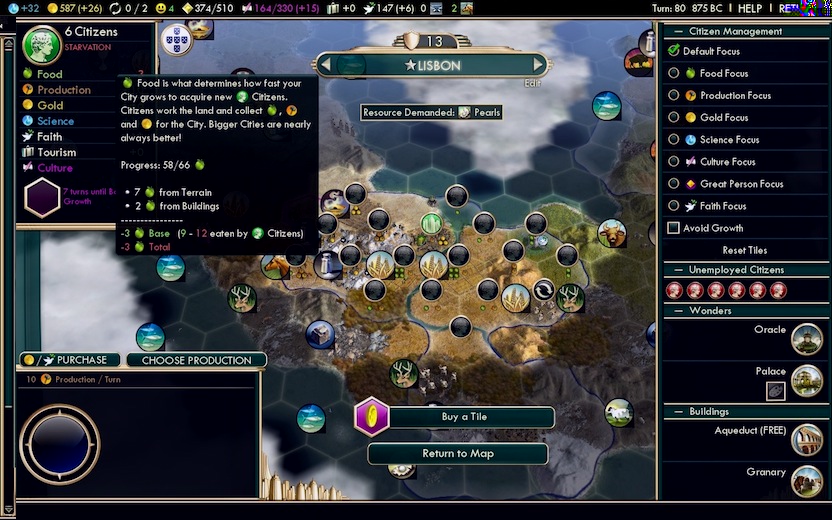Select Food Focus option
The image size is (832, 520).
pos(674,73)
